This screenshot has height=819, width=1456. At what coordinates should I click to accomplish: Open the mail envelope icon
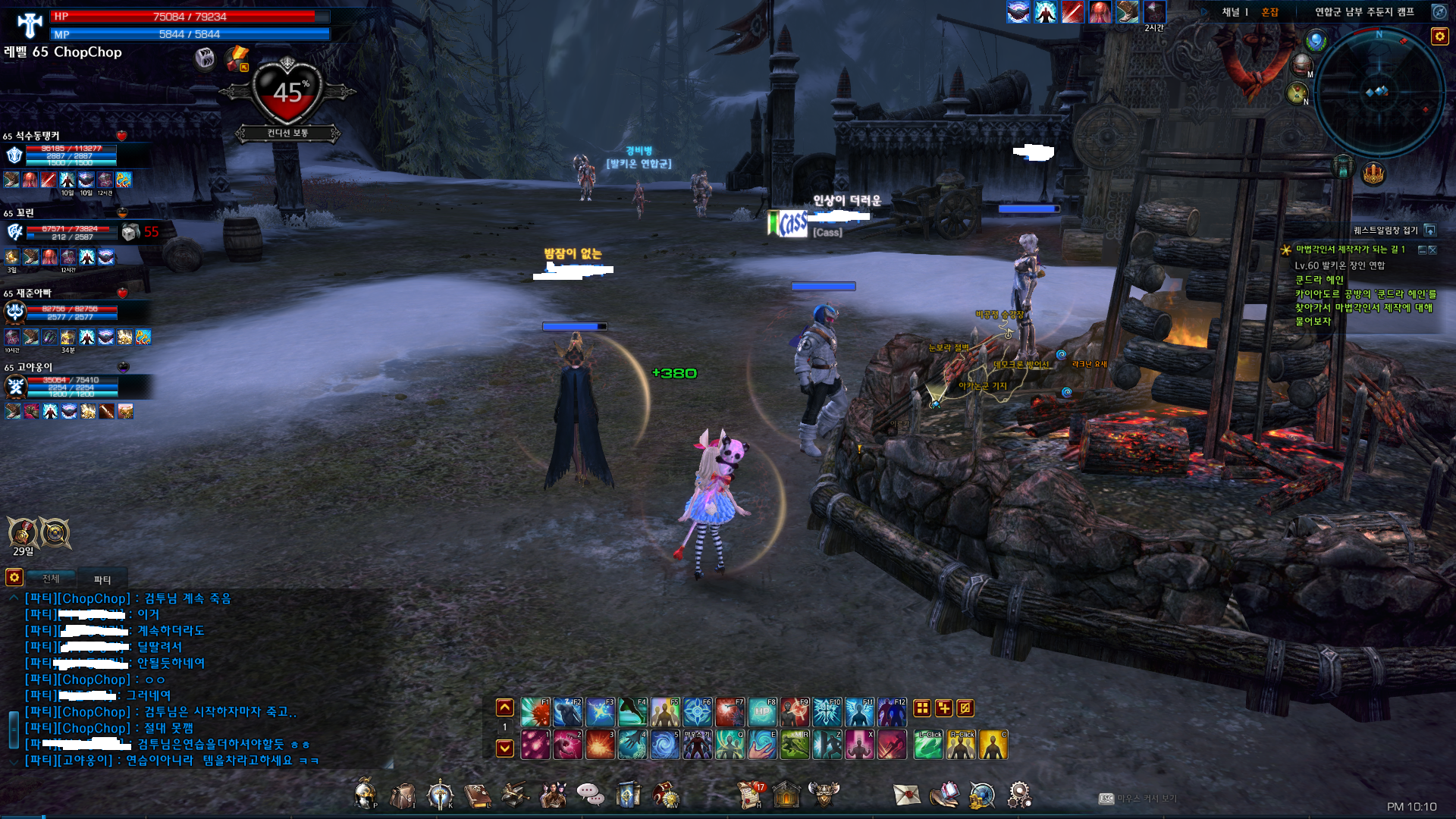pyautogui.click(x=906, y=795)
